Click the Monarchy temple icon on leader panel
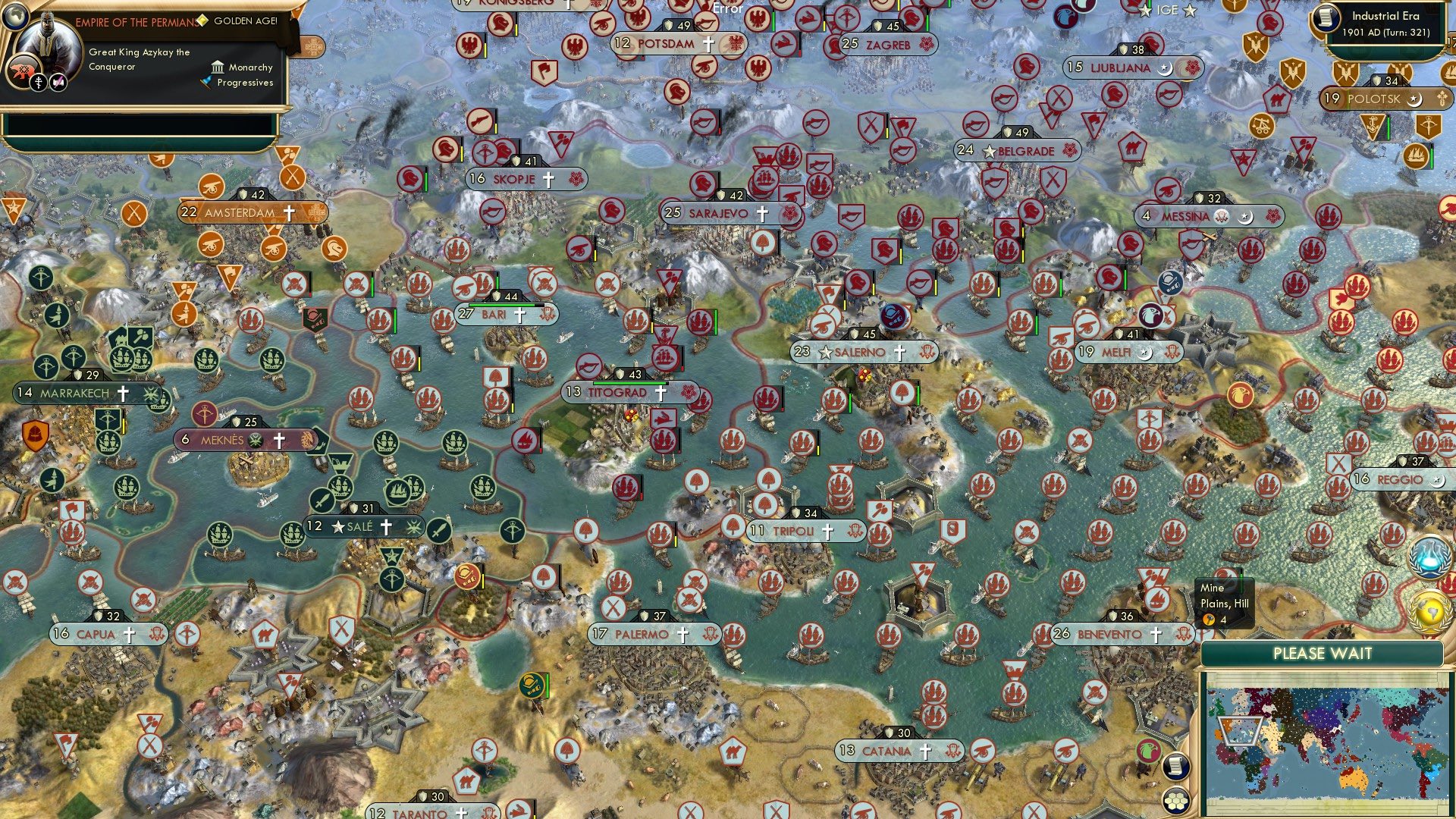 coord(218,67)
